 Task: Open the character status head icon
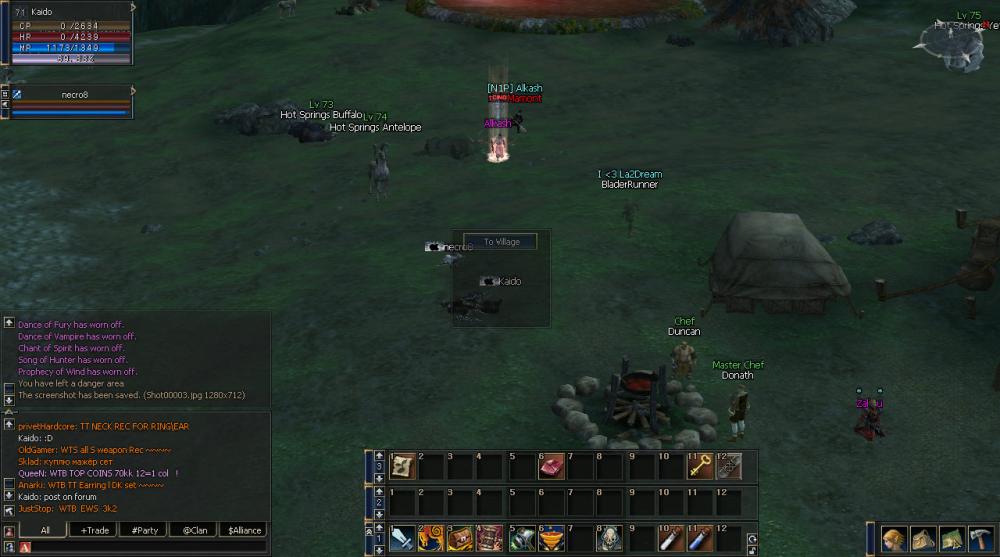893,539
